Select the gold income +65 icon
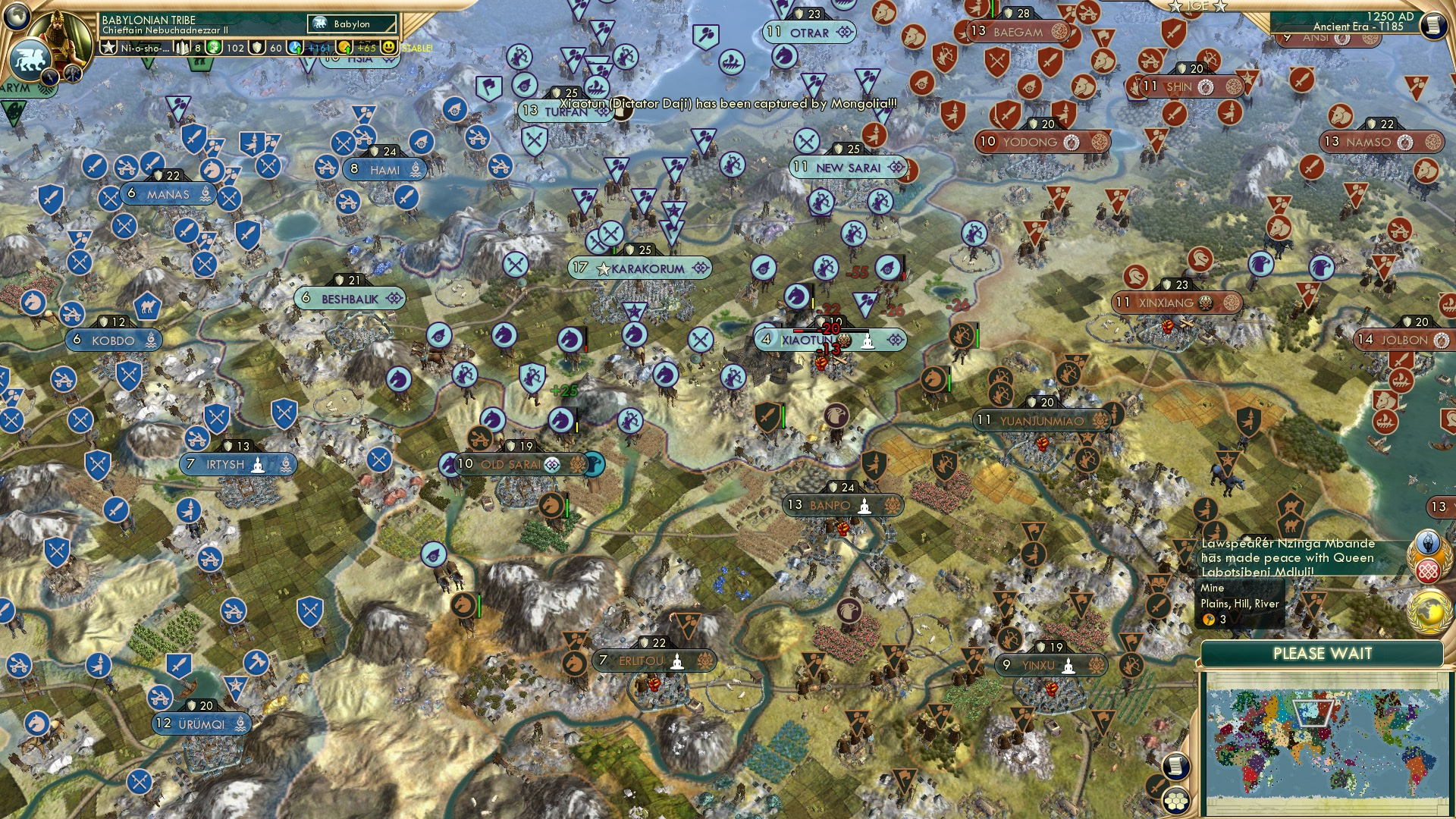Image resolution: width=1456 pixels, height=819 pixels. pyautogui.click(x=345, y=49)
